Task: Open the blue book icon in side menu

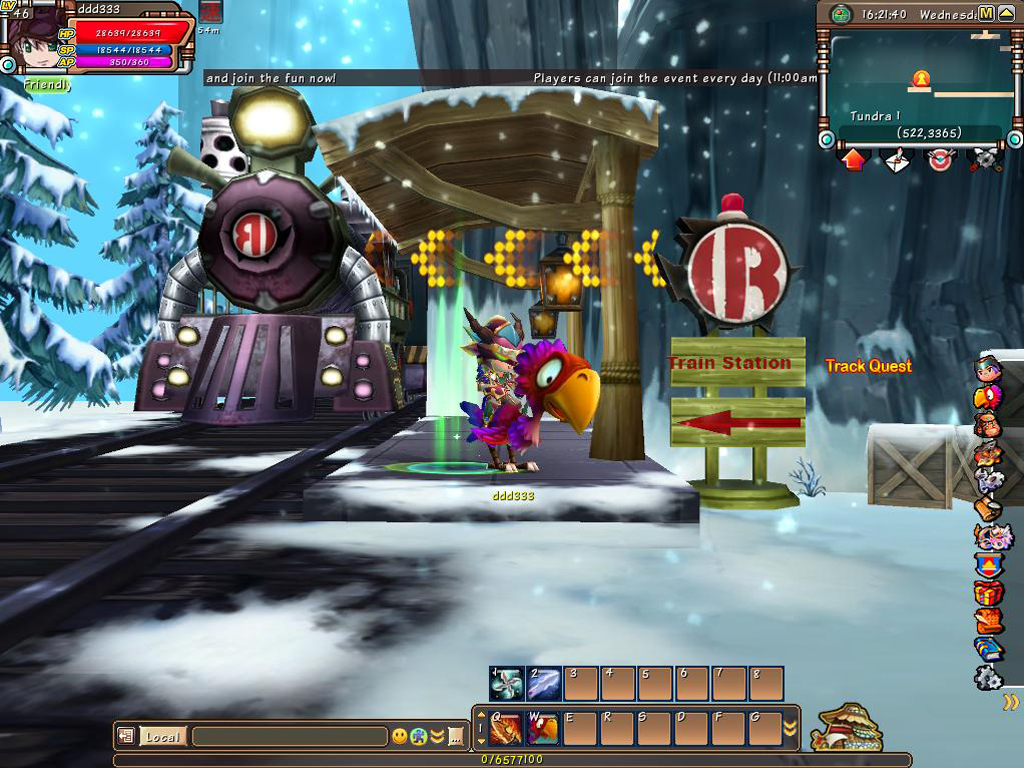Action: 988,649
